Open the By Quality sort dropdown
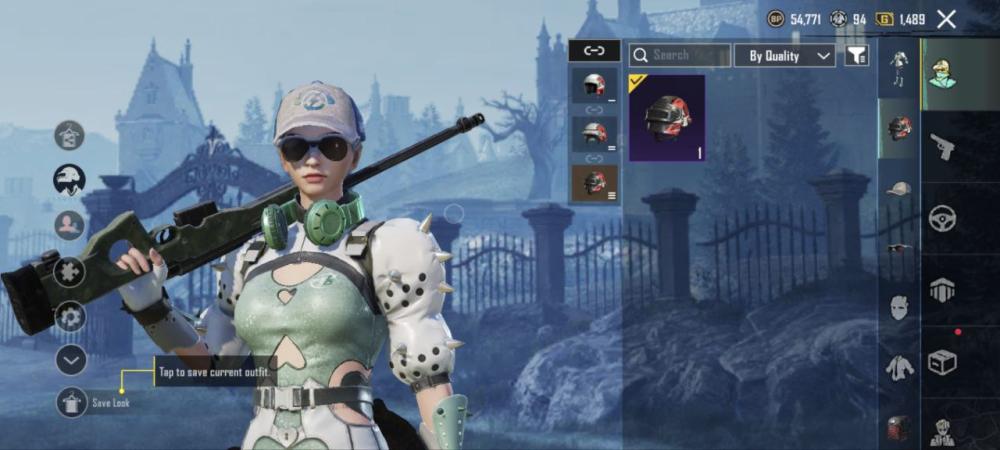The height and width of the screenshot is (450, 1000). [785, 55]
